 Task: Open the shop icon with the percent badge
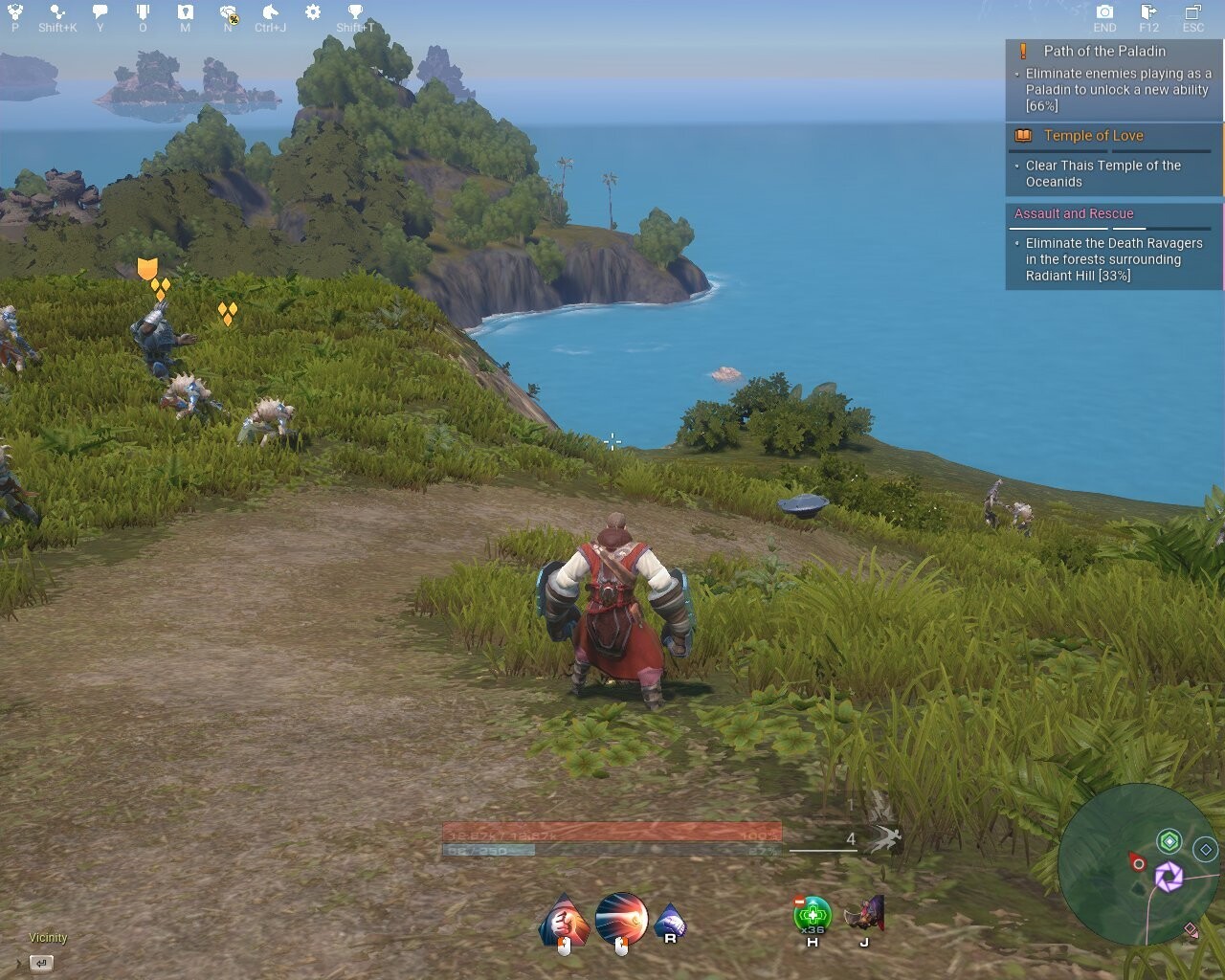point(227,13)
